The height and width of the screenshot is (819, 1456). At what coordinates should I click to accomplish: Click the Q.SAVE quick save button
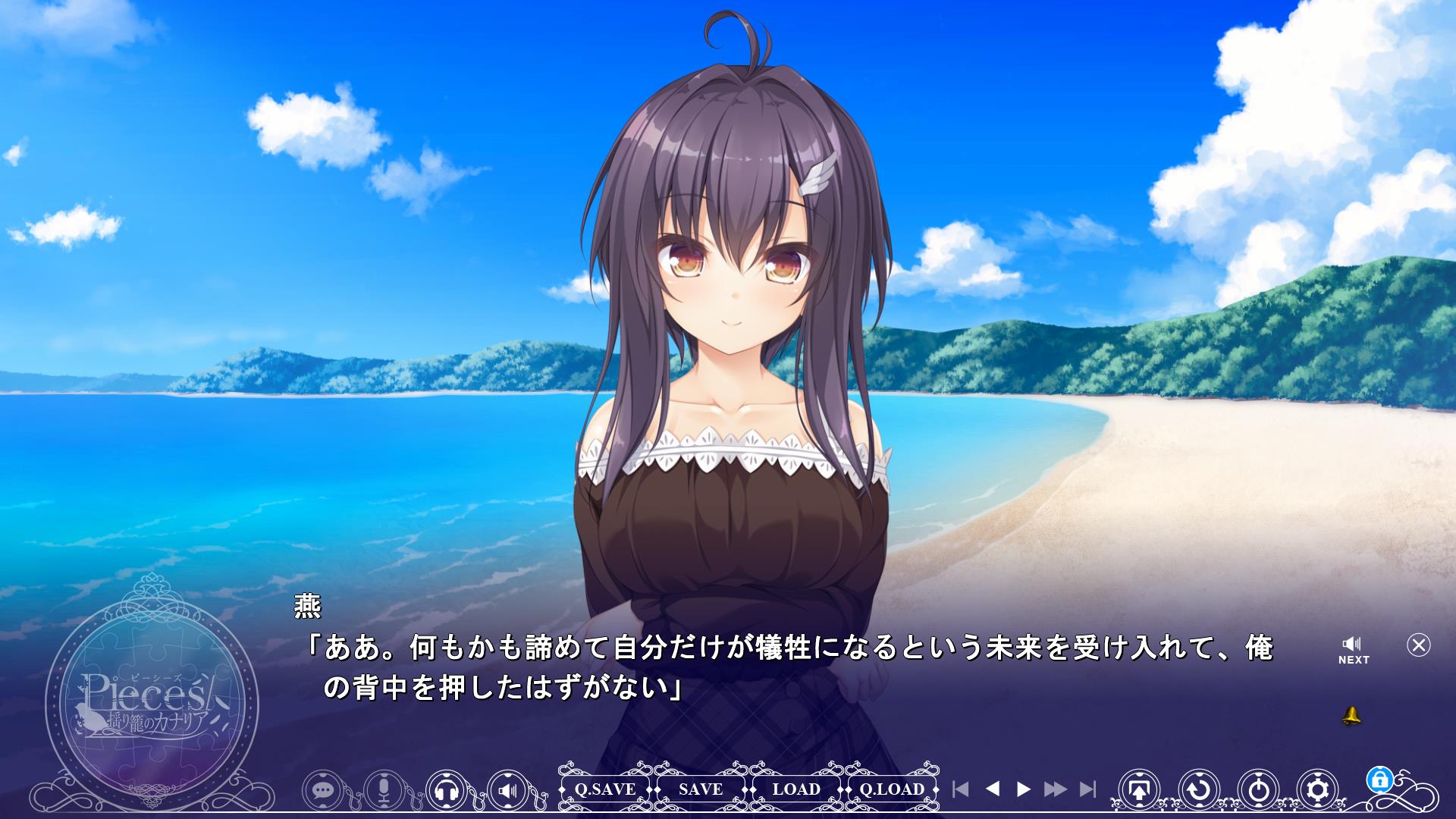click(604, 789)
